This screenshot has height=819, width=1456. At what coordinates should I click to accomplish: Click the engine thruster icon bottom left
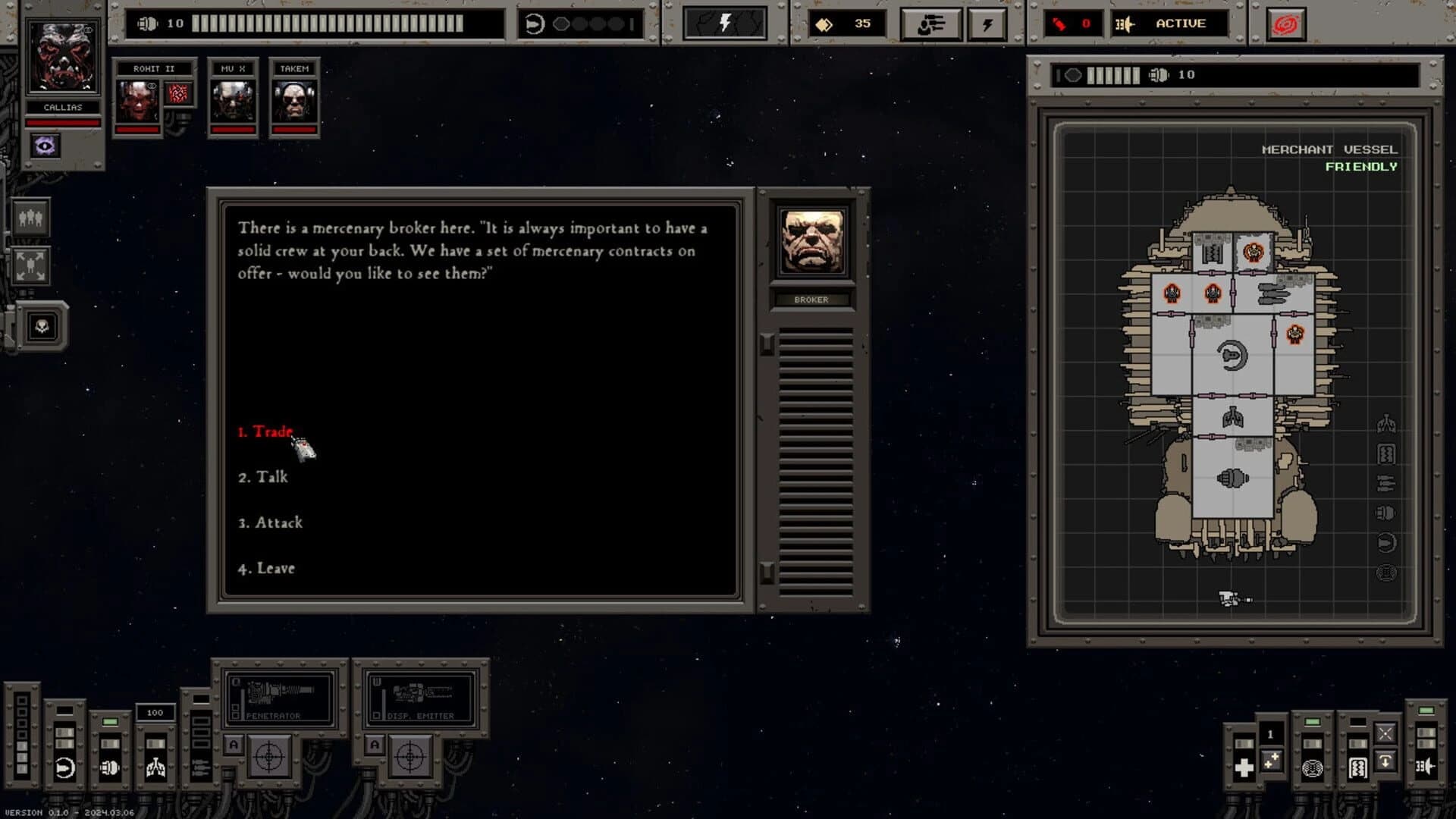(x=64, y=767)
